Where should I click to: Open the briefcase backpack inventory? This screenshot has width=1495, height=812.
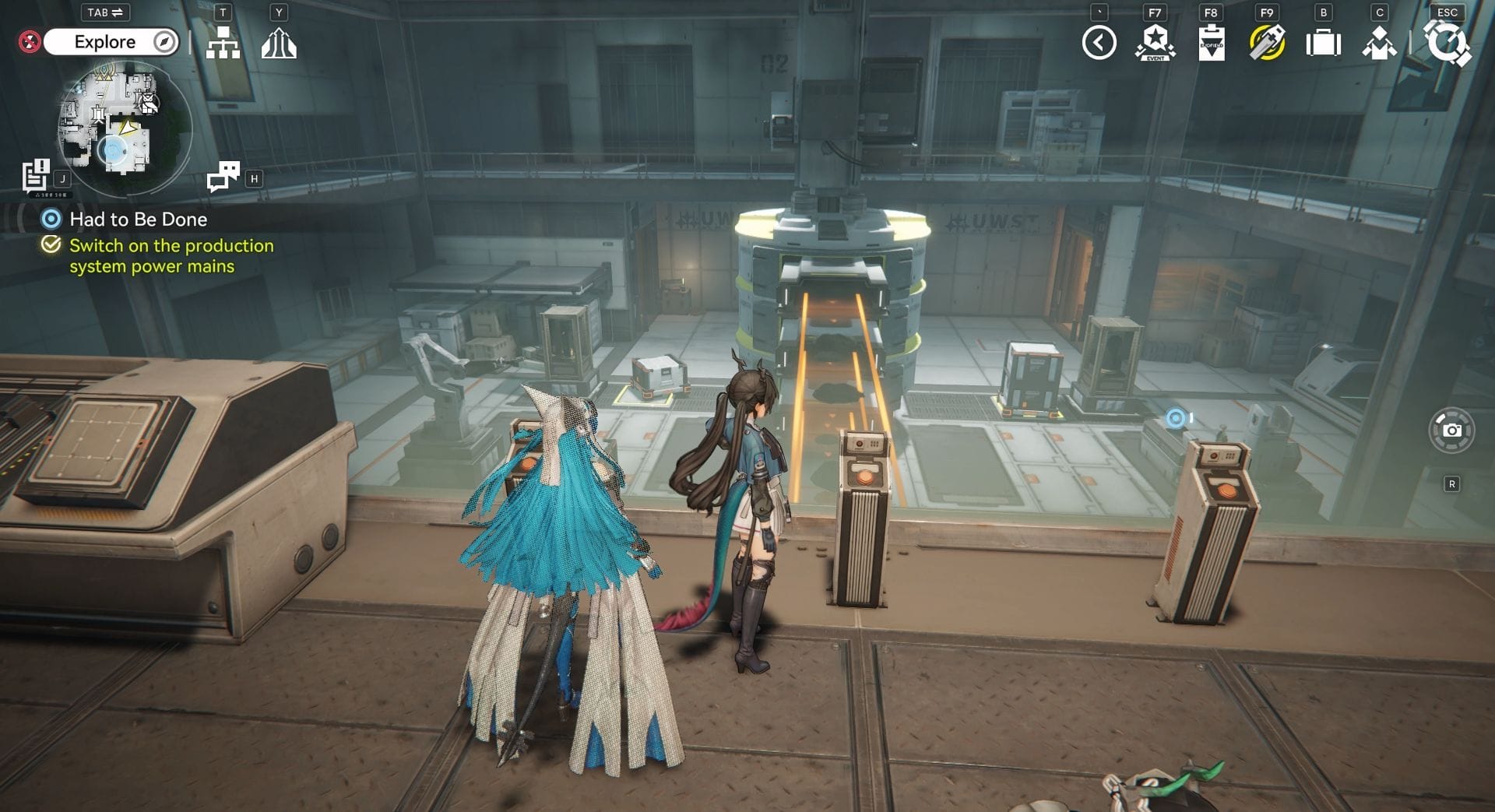click(1323, 43)
